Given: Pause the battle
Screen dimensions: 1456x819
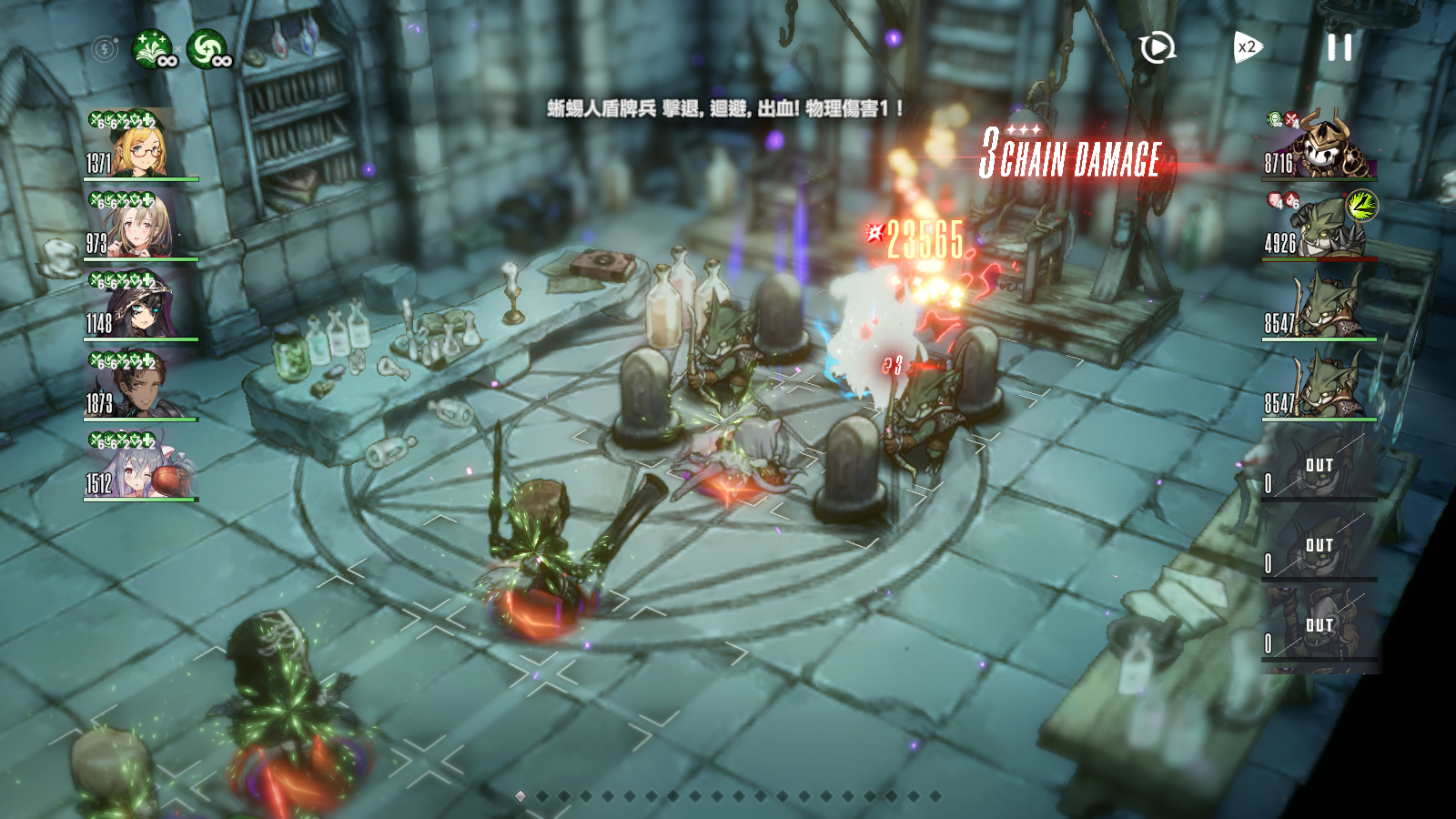Looking at the screenshot, I should coord(1339,47).
